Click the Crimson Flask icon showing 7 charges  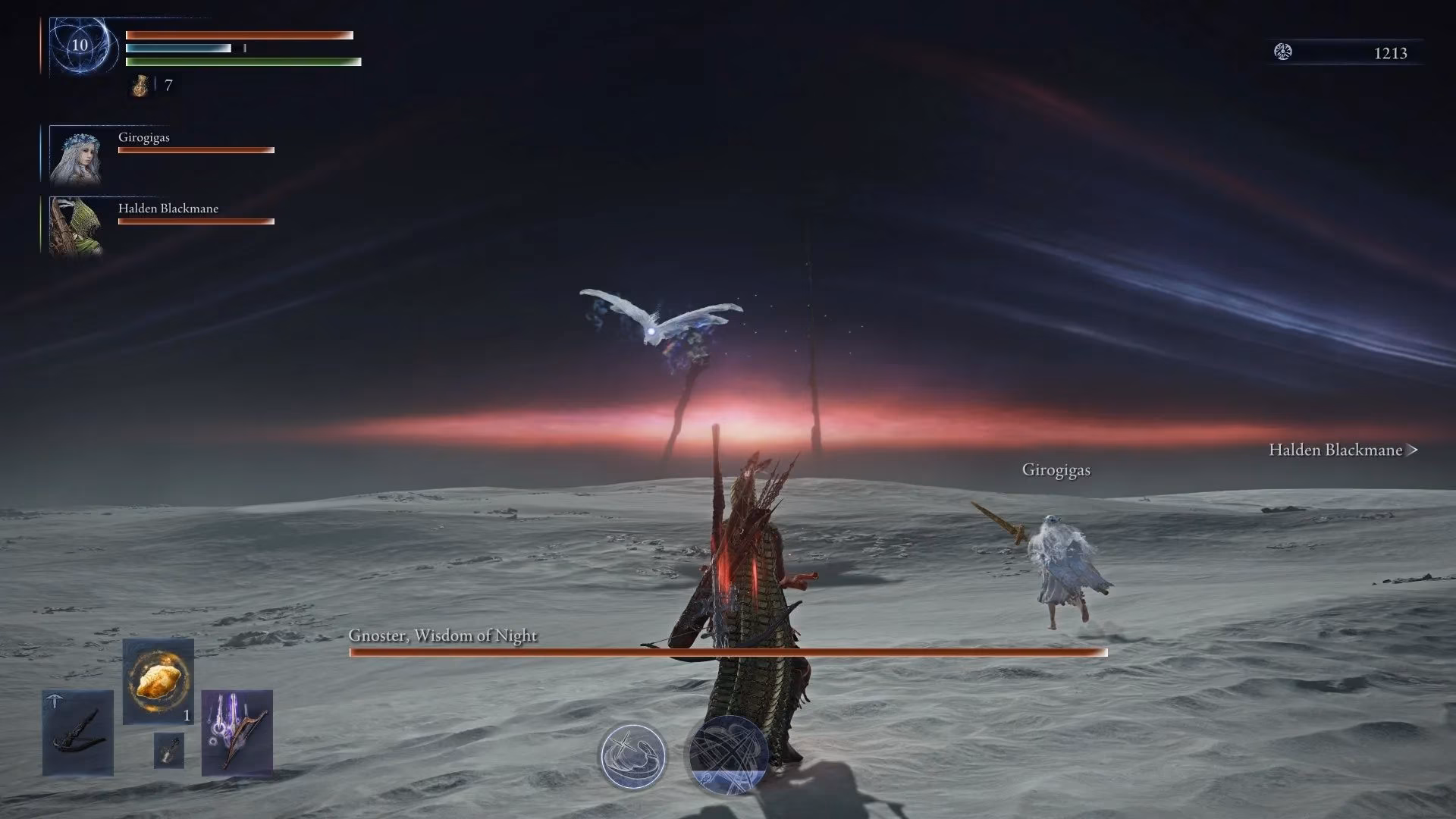pyautogui.click(x=140, y=86)
